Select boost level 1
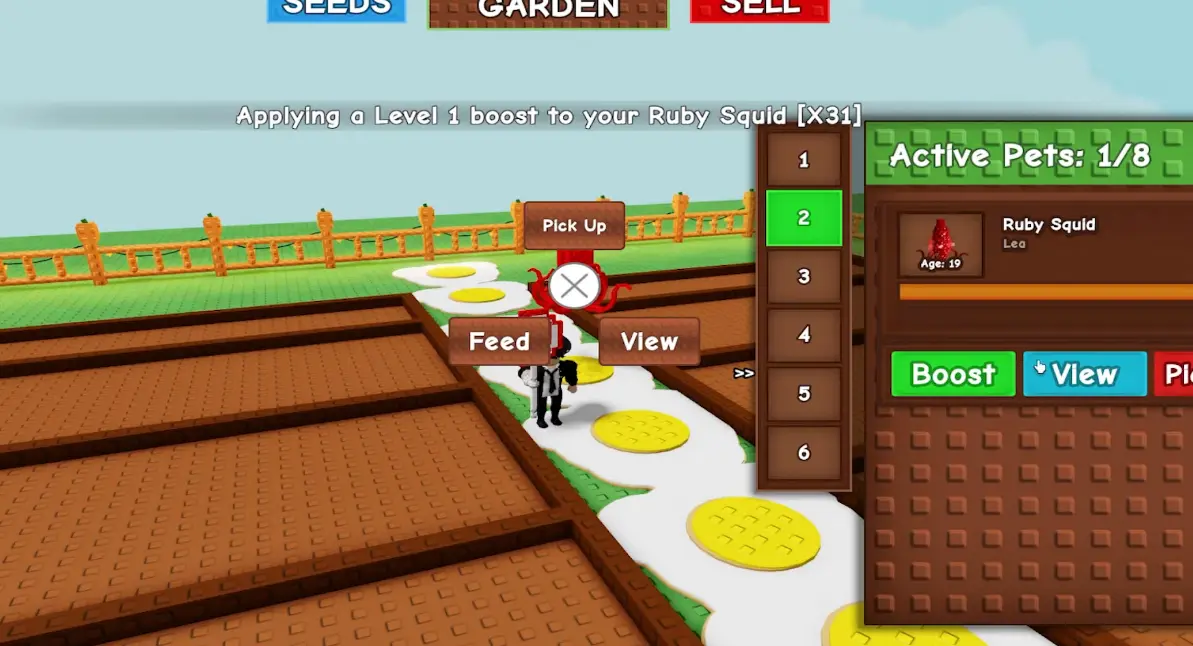Viewport: 1193px width, 646px height. [x=803, y=160]
